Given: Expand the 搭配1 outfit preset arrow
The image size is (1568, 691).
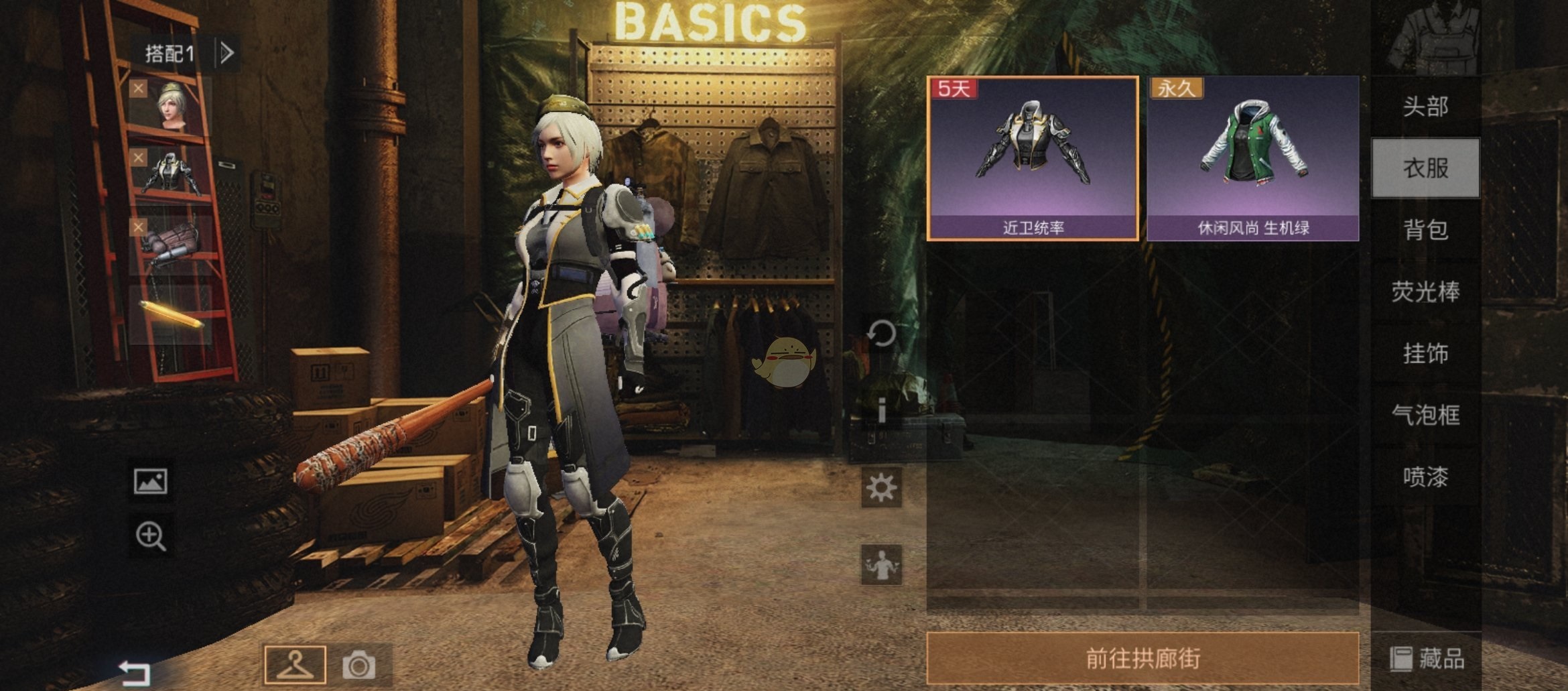Looking at the screenshot, I should pyautogui.click(x=227, y=53).
